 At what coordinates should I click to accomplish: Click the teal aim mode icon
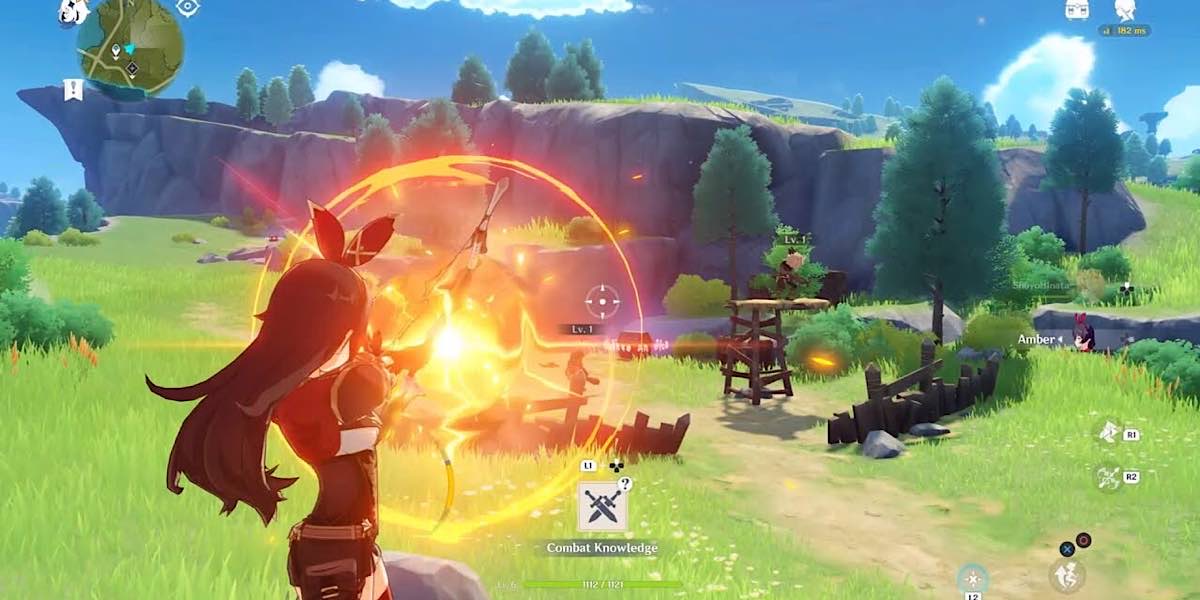tap(972, 578)
